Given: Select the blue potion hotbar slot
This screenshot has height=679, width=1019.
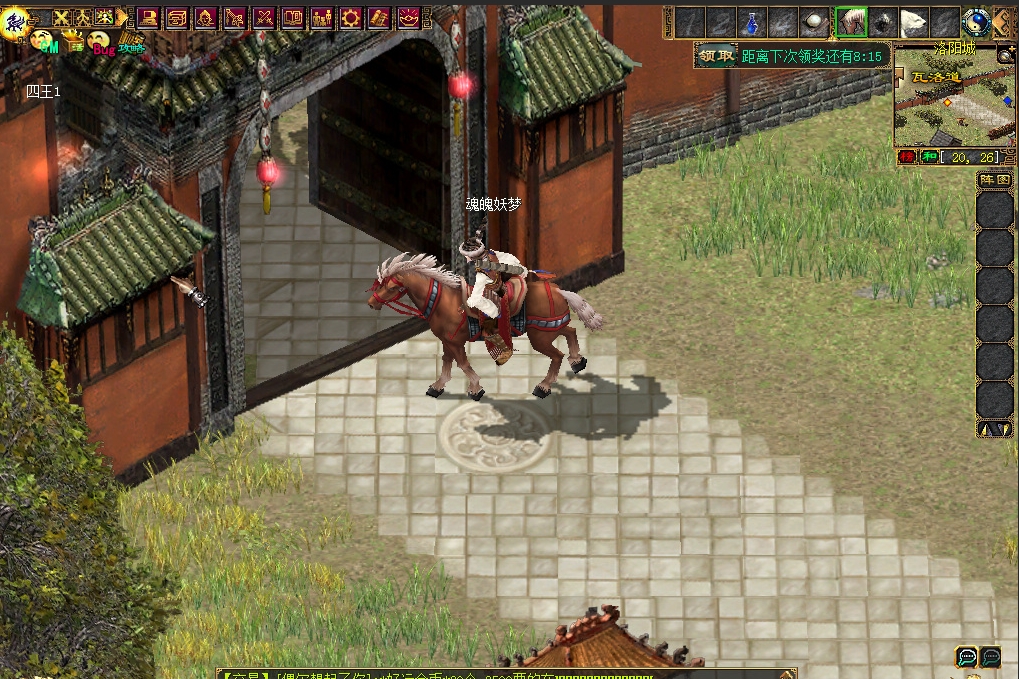Looking at the screenshot, I should [x=752, y=22].
